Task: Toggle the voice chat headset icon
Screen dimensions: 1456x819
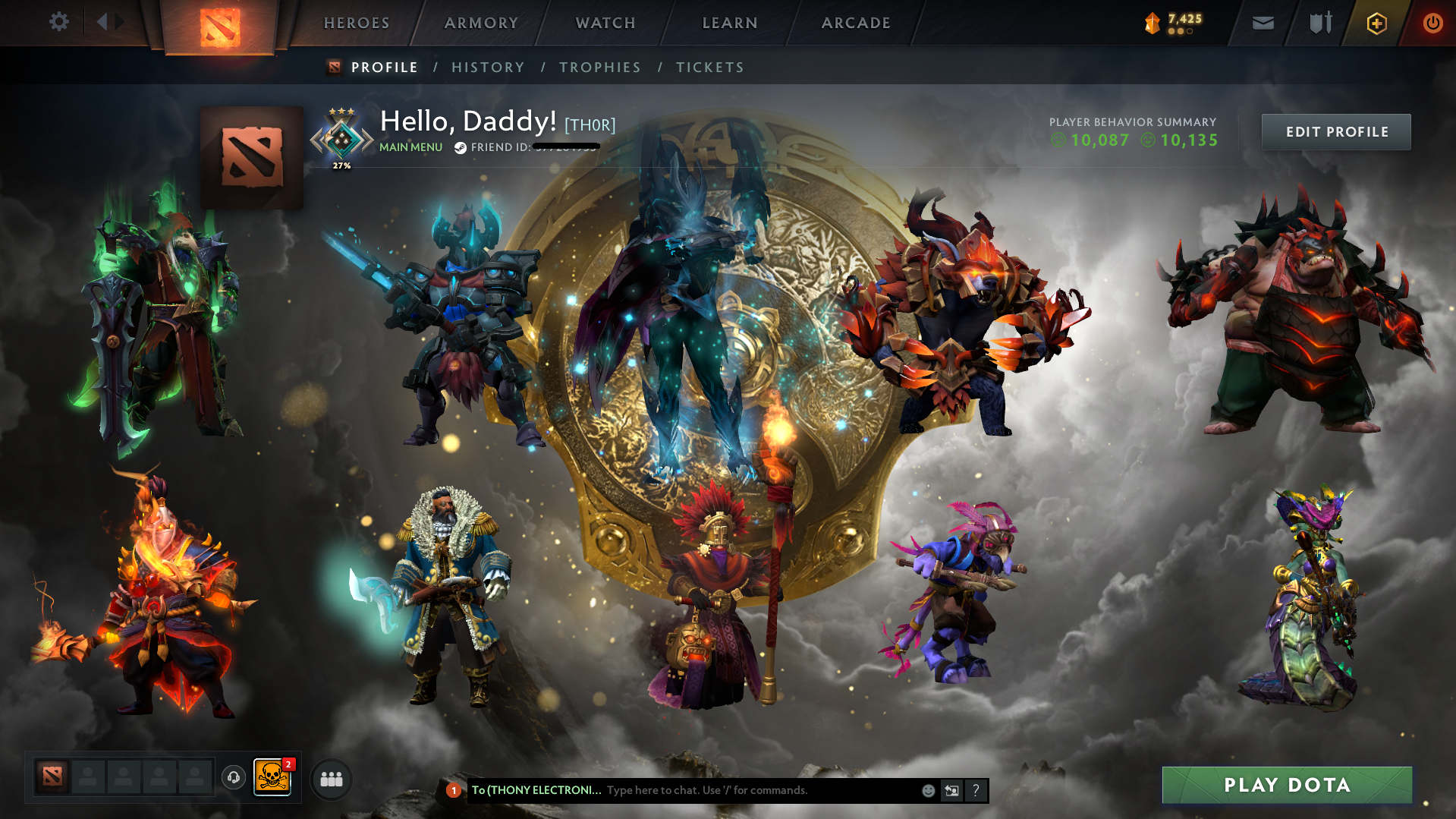Action: (x=234, y=778)
